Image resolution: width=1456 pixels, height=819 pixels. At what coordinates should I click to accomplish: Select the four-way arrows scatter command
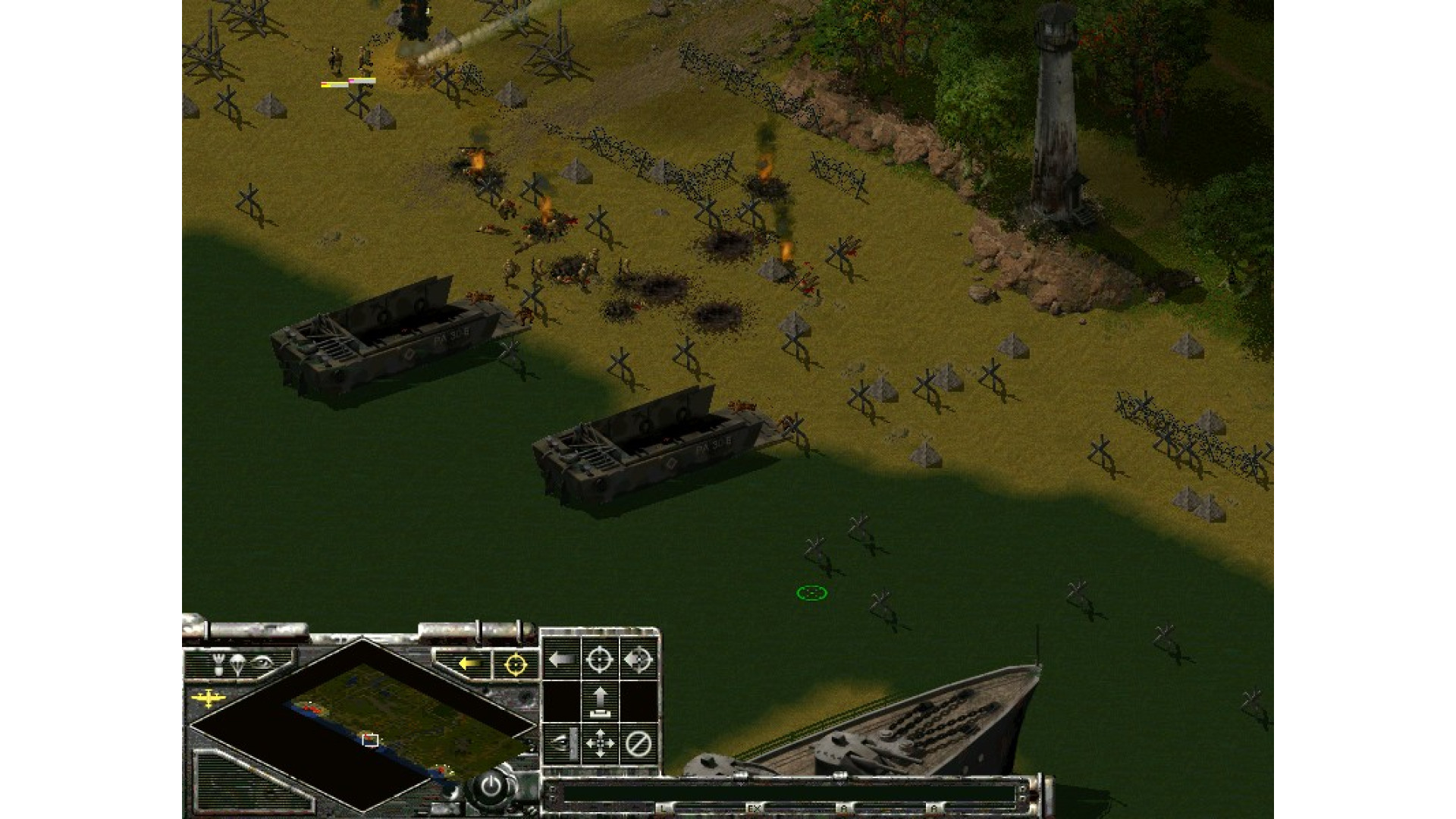pos(600,742)
